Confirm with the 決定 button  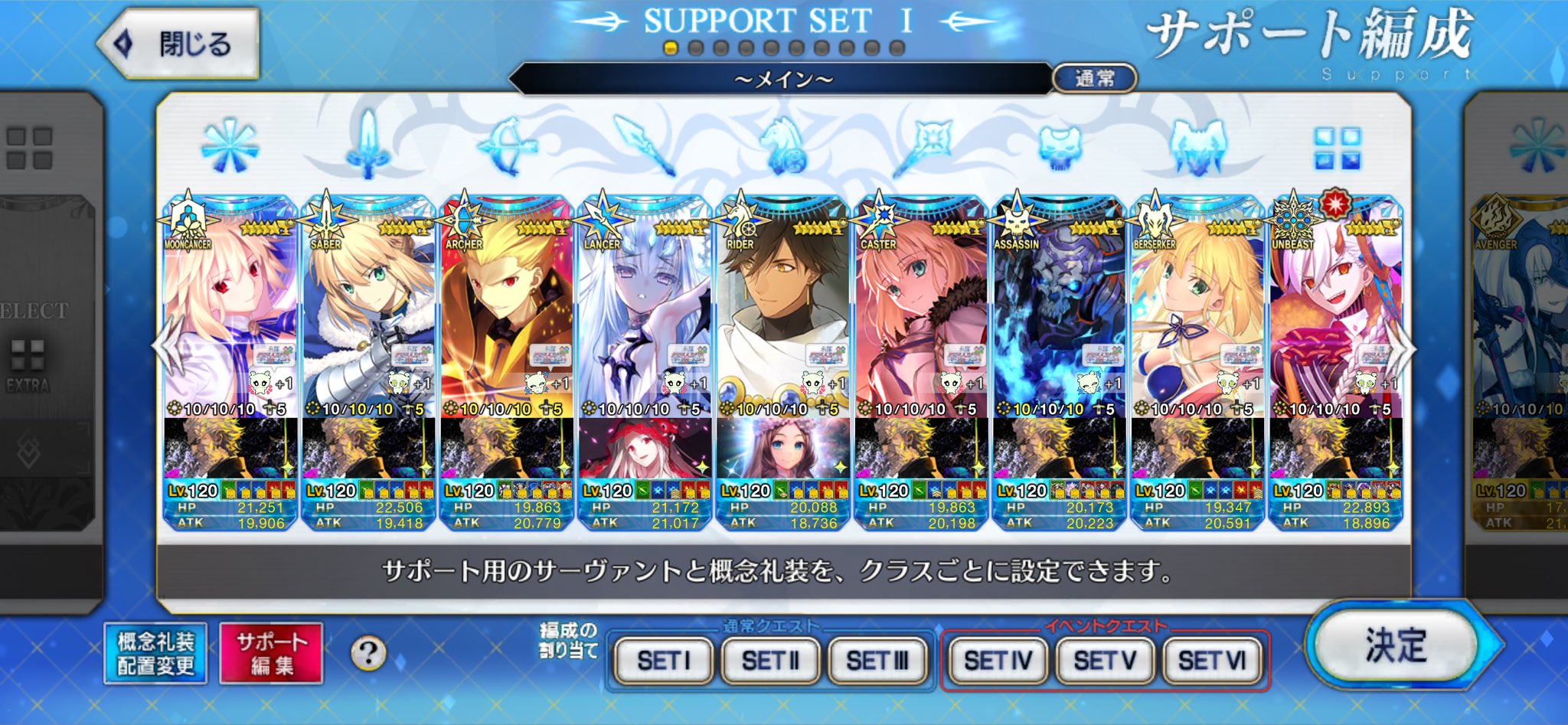[1396, 645]
